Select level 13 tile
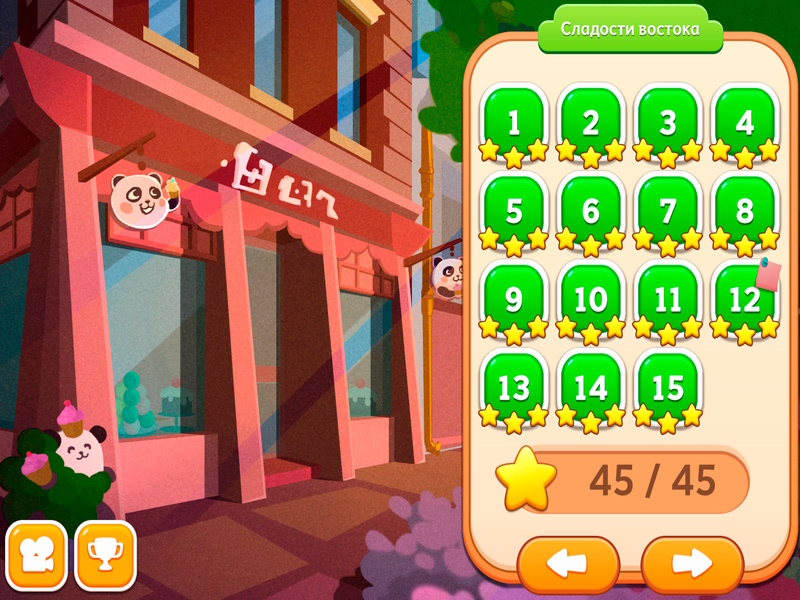Screen dimensions: 800x600 point(514,387)
